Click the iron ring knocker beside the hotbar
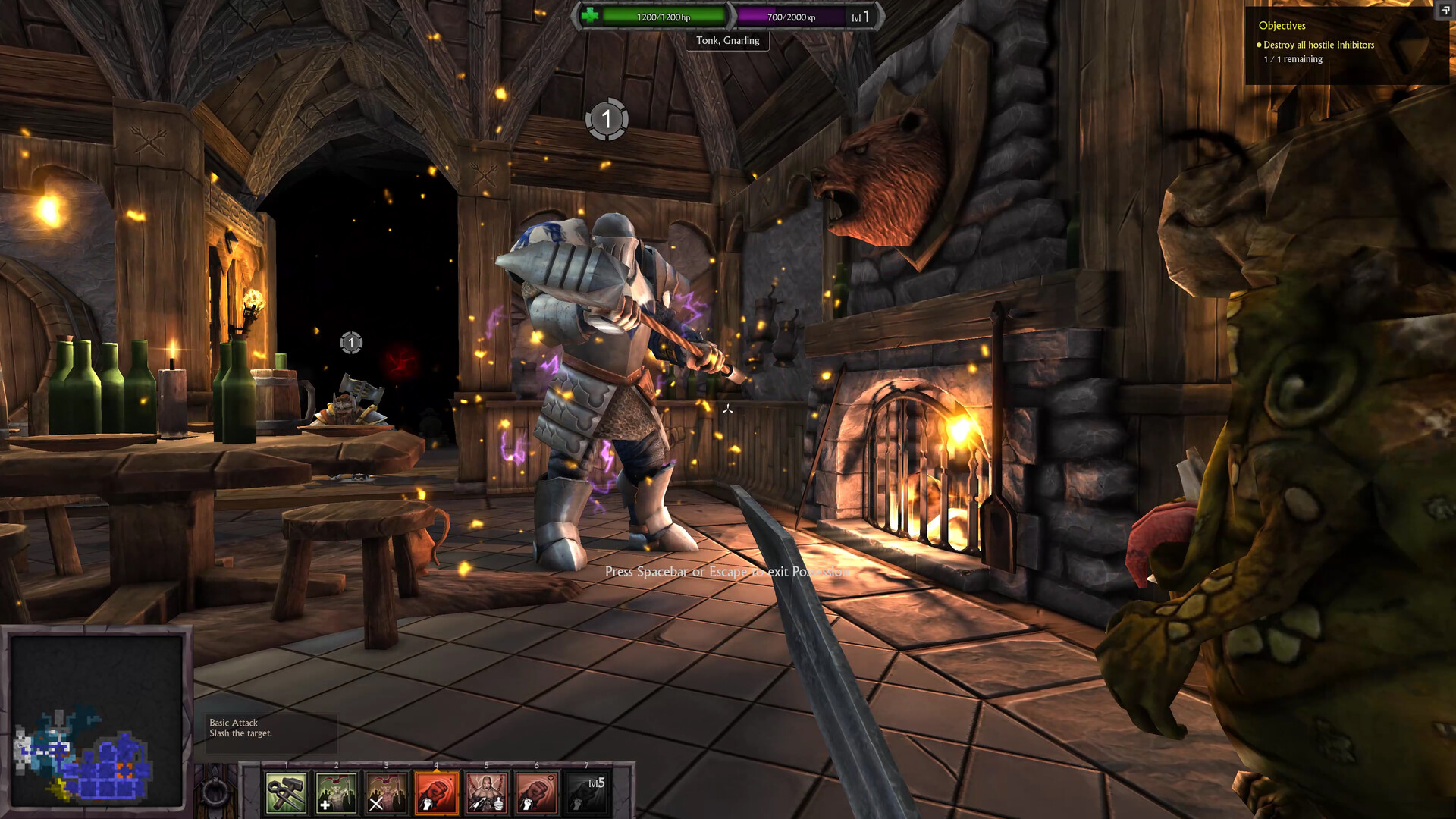 tap(215, 792)
